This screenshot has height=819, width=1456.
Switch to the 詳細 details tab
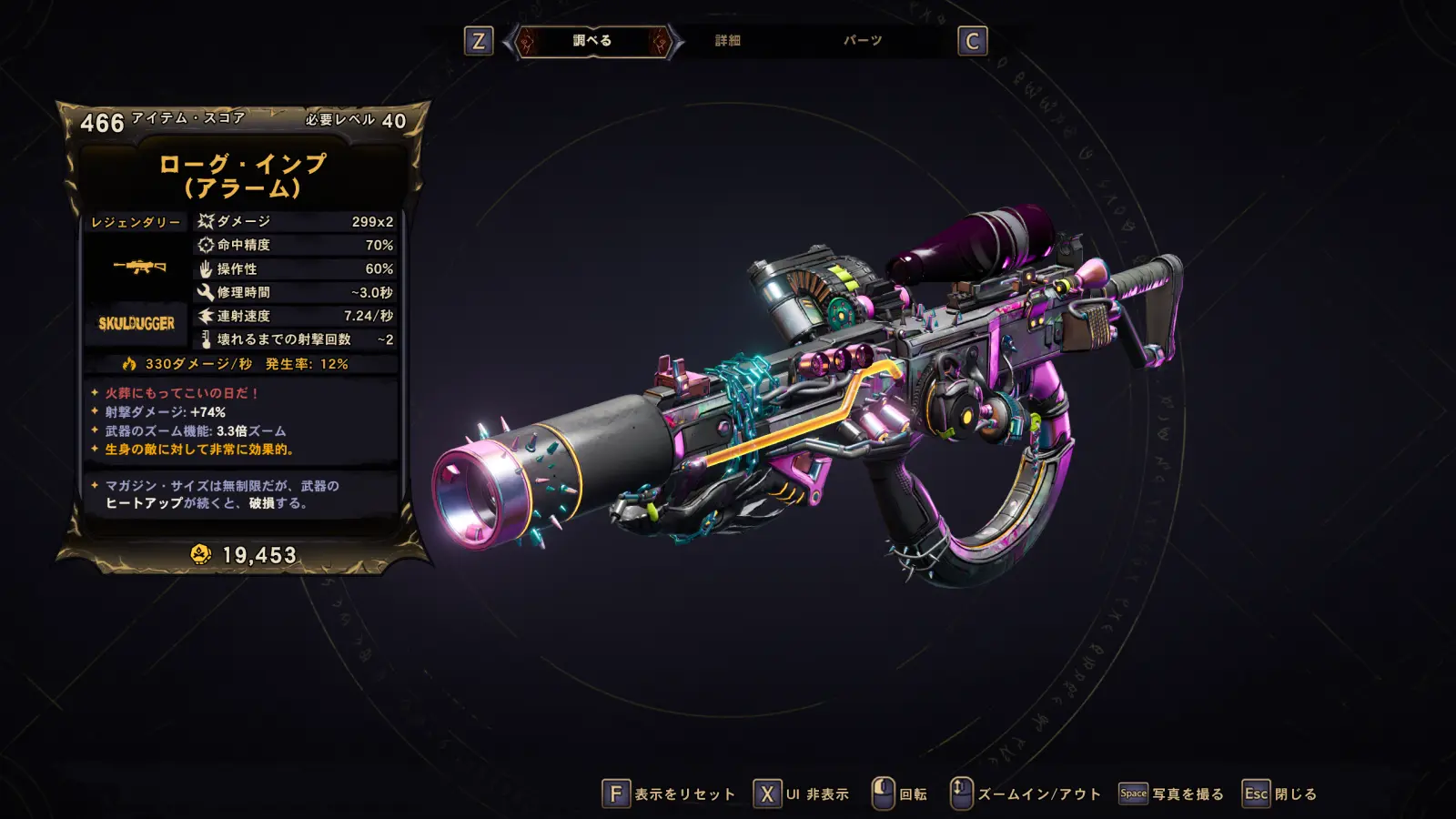coord(727,41)
